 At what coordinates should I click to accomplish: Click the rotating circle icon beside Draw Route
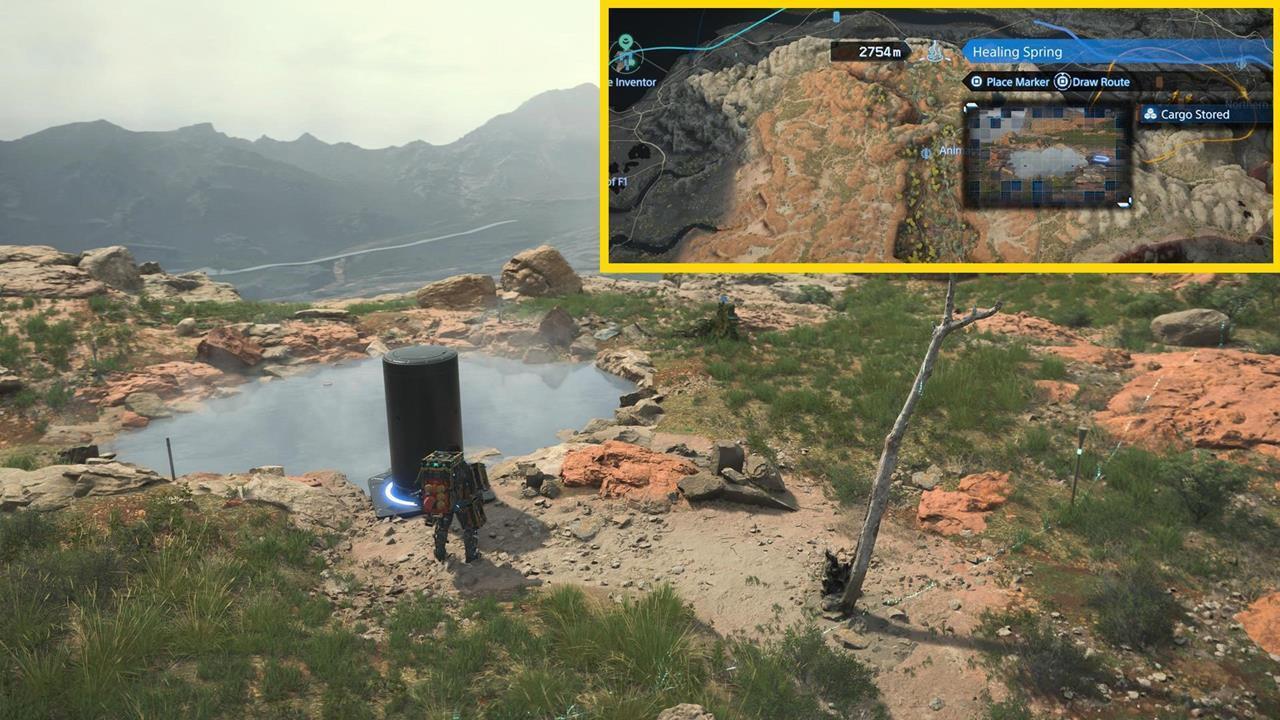coord(1060,81)
